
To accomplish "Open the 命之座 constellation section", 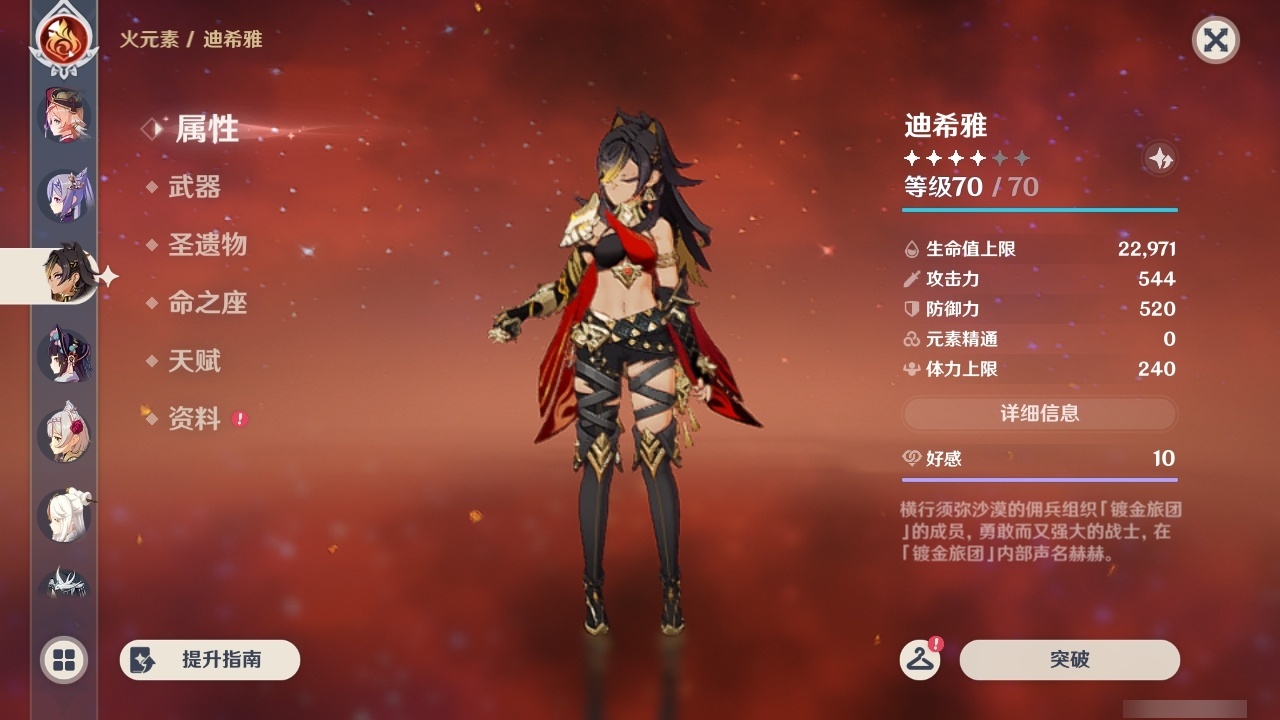I will tap(210, 303).
